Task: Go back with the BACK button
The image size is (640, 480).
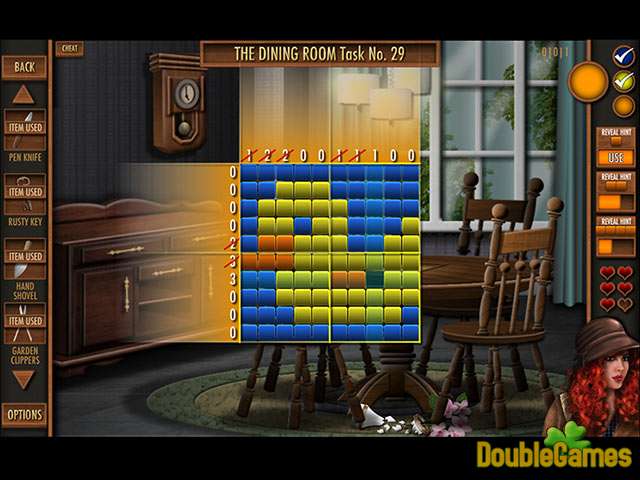Action: (x=24, y=67)
